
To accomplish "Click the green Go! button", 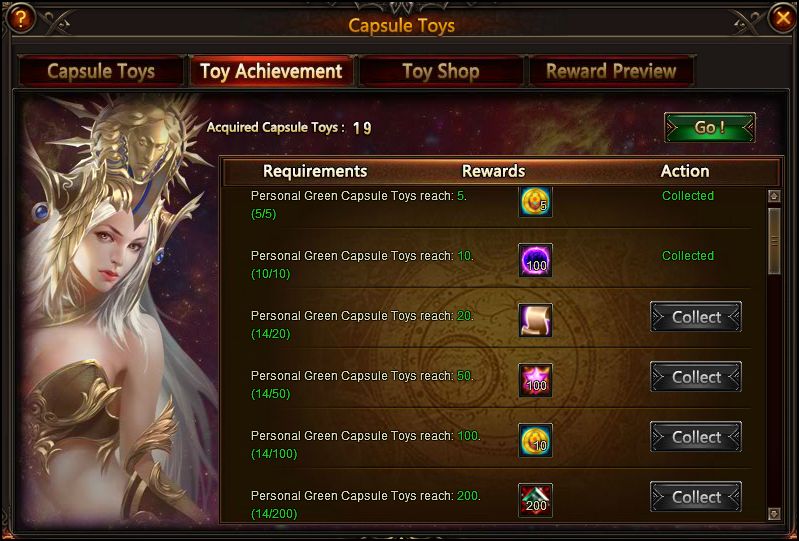I will [709, 128].
